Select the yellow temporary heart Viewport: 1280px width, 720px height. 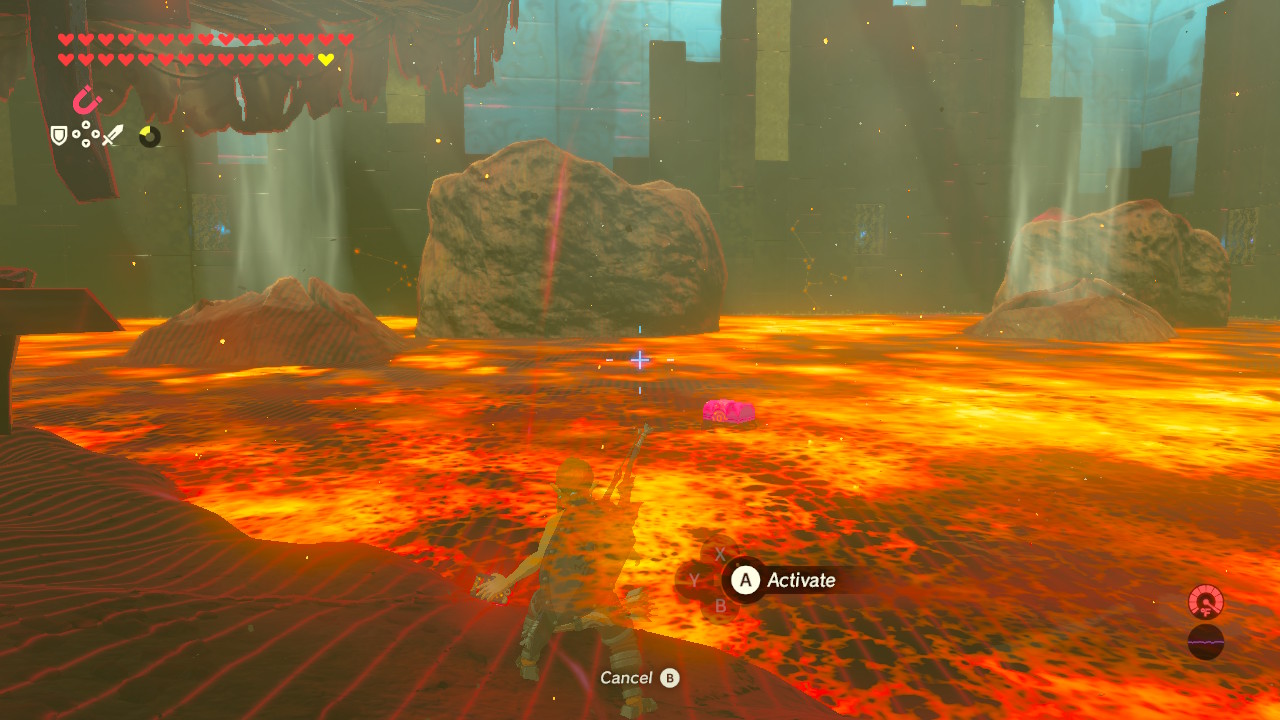coord(325,58)
